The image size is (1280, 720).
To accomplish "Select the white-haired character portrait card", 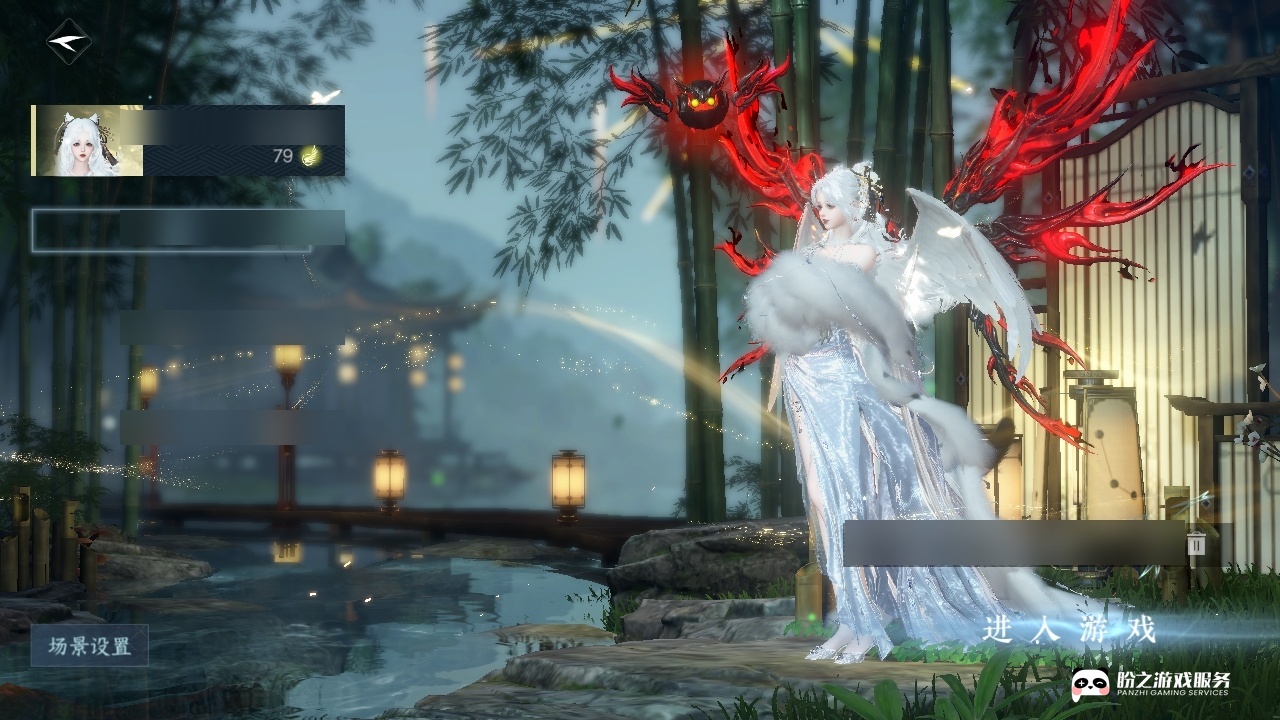I will [188, 141].
